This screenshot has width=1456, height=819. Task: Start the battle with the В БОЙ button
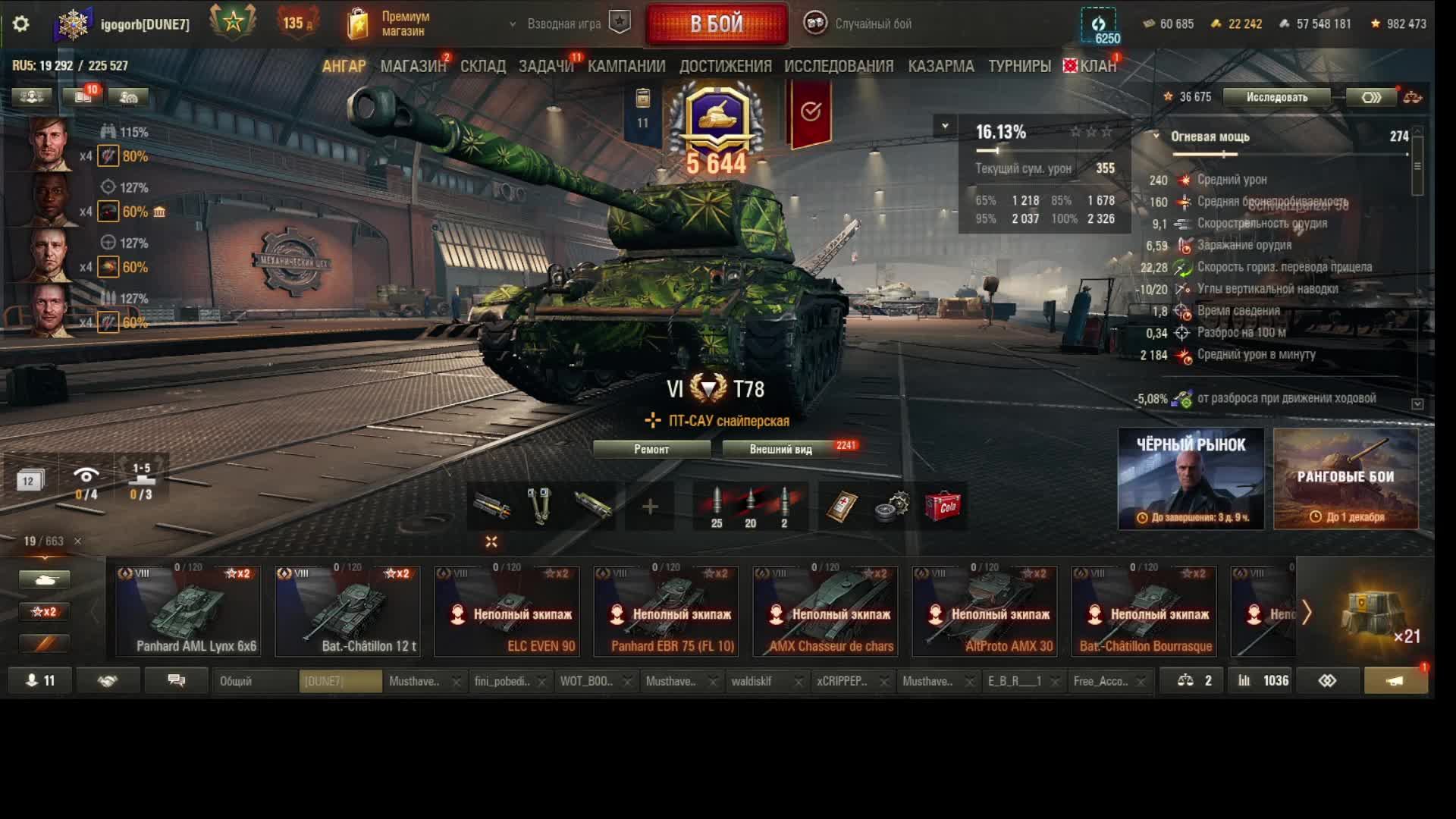coord(717,24)
